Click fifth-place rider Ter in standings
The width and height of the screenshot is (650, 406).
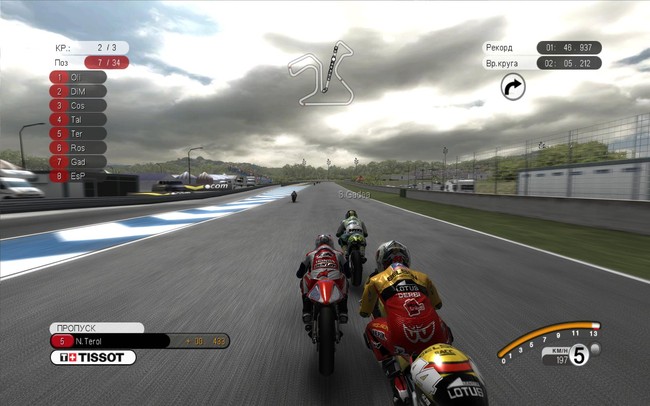(x=78, y=133)
